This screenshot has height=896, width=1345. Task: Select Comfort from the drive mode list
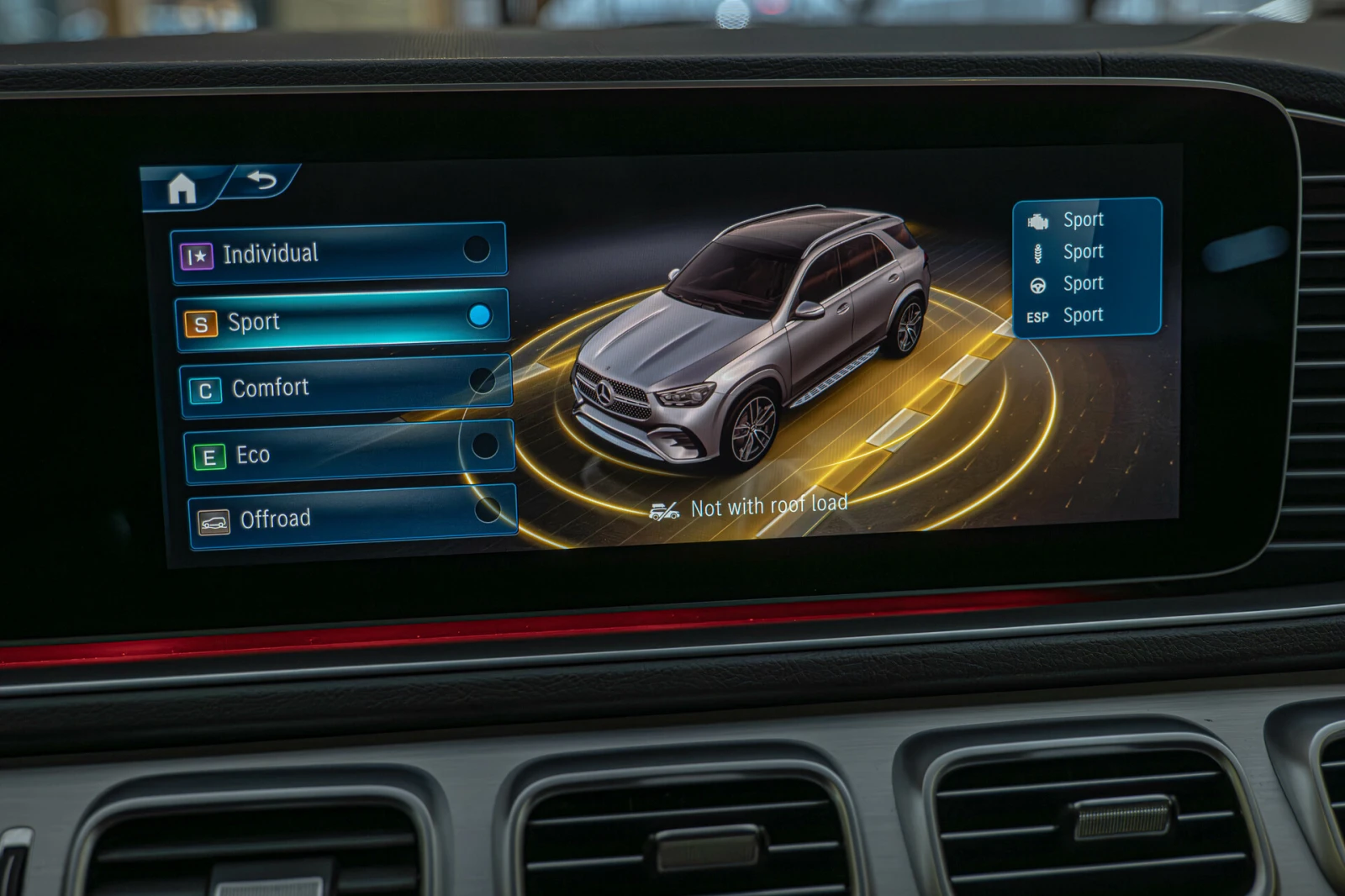click(x=269, y=387)
